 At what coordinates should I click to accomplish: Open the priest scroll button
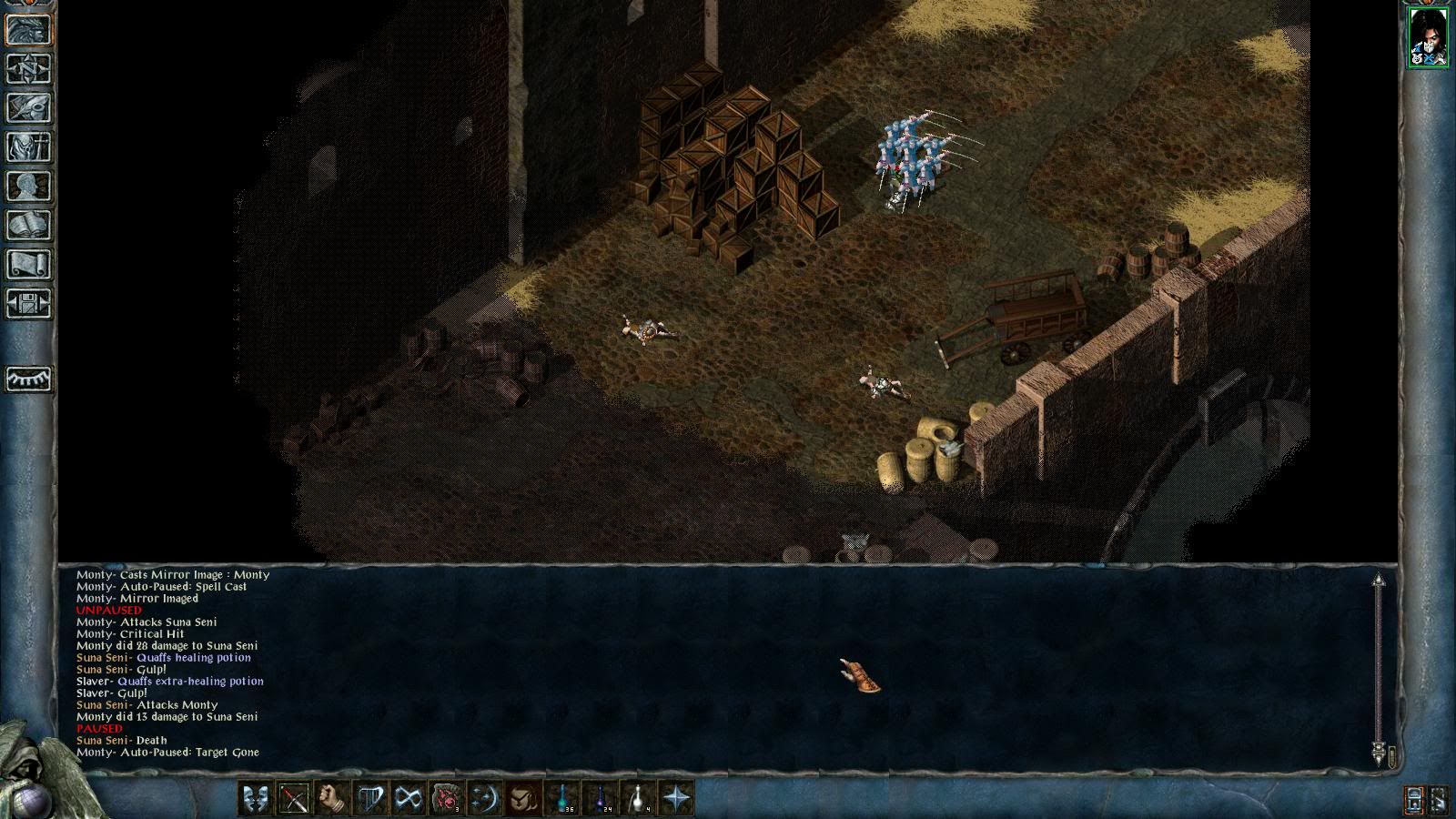pyautogui.click(x=29, y=264)
